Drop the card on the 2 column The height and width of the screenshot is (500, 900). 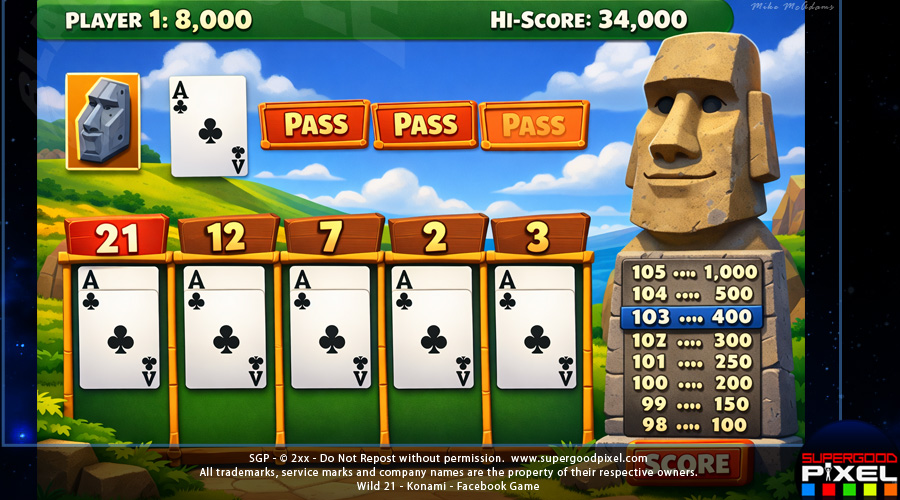coord(433,330)
